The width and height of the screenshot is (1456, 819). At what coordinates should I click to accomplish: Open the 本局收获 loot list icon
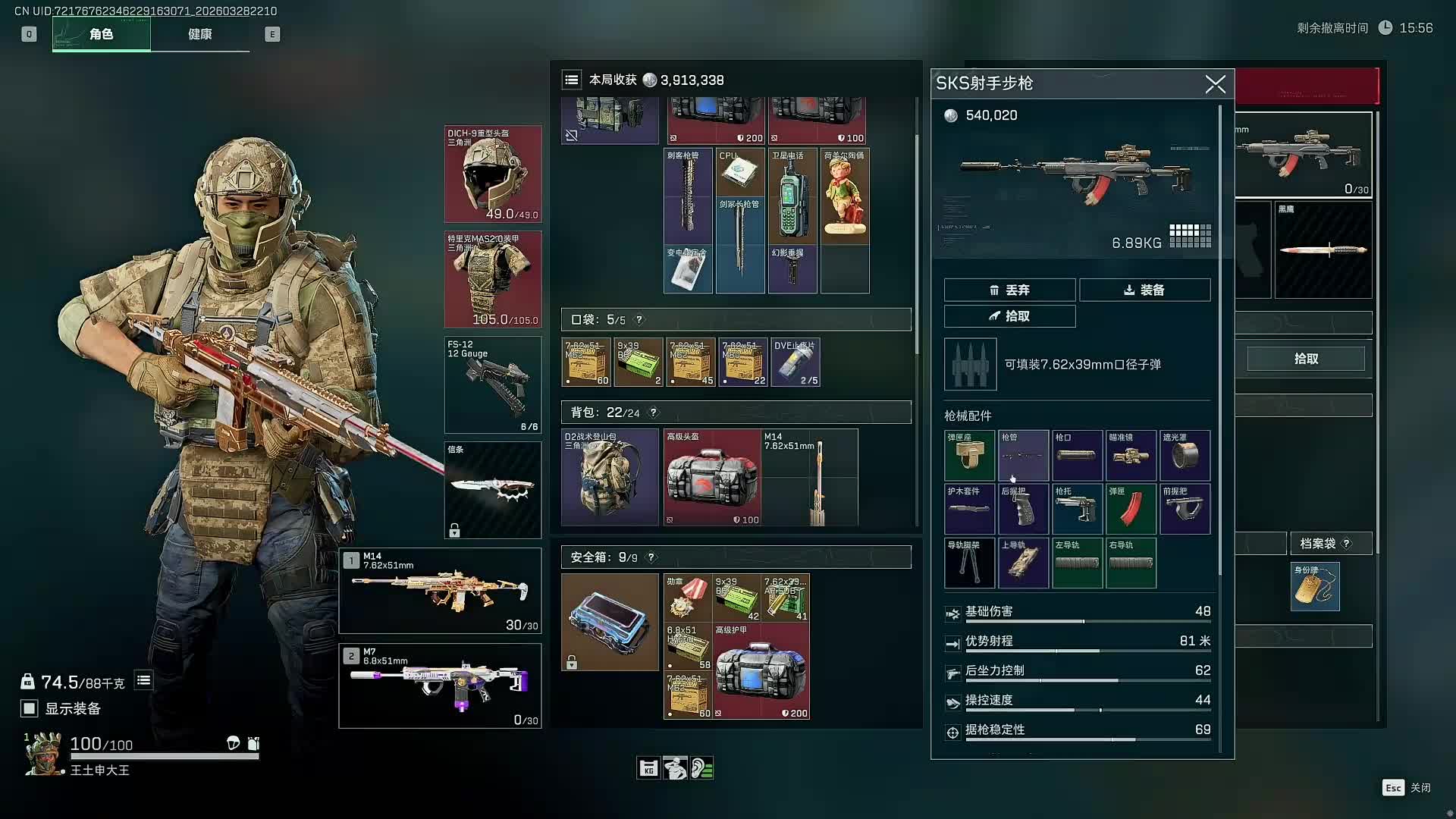point(572,80)
